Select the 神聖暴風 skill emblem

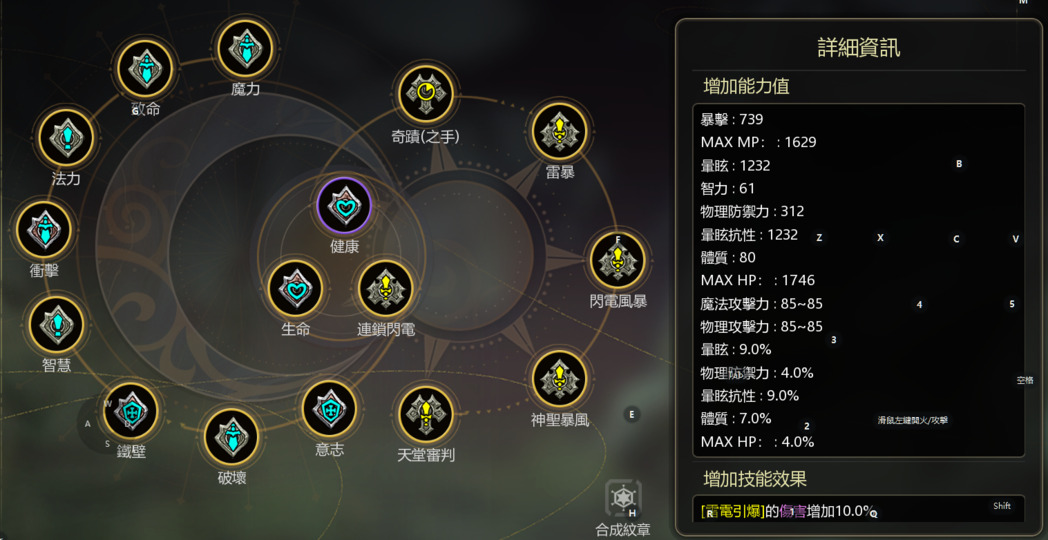coord(560,378)
